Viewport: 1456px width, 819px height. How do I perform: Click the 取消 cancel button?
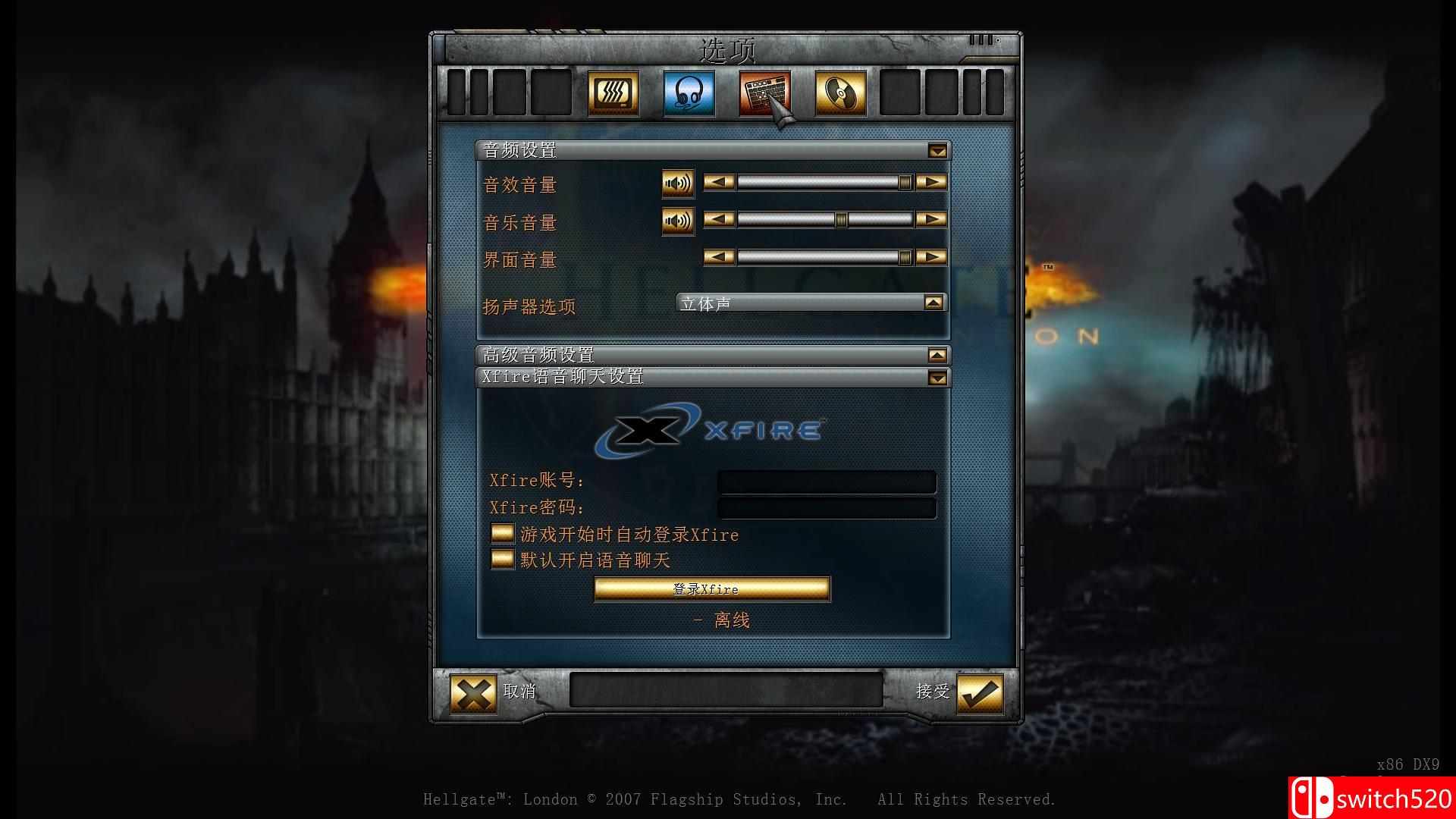(520, 692)
